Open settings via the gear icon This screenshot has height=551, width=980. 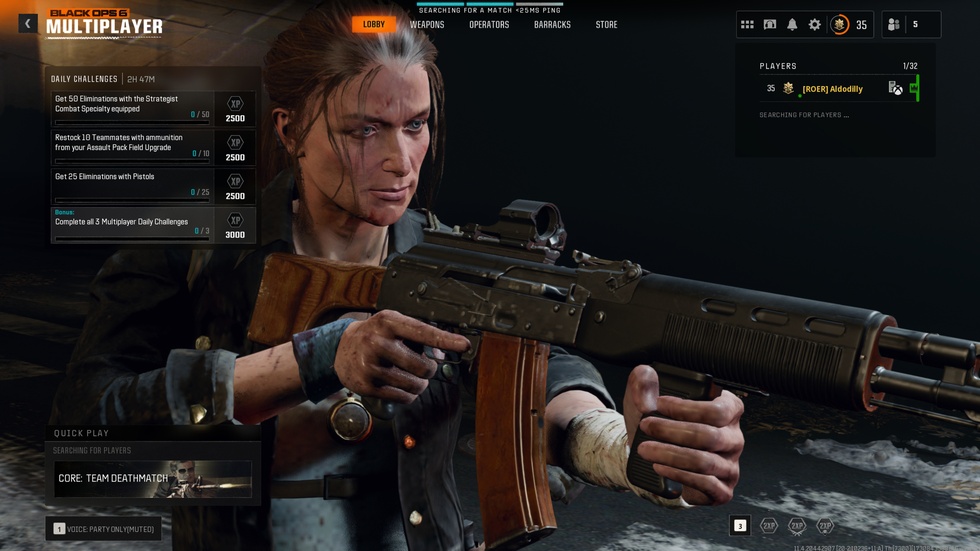pos(815,24)
